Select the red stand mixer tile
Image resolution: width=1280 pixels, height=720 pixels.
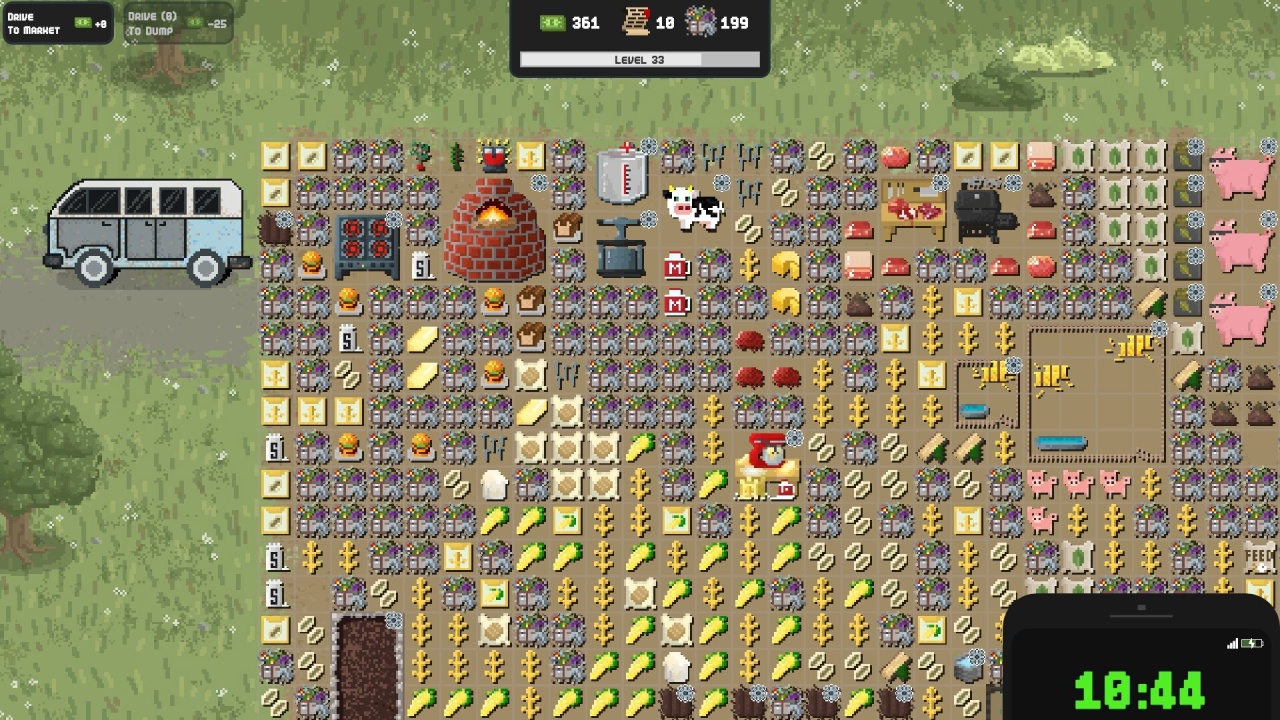pyautogui.click(x=769, y=464)
